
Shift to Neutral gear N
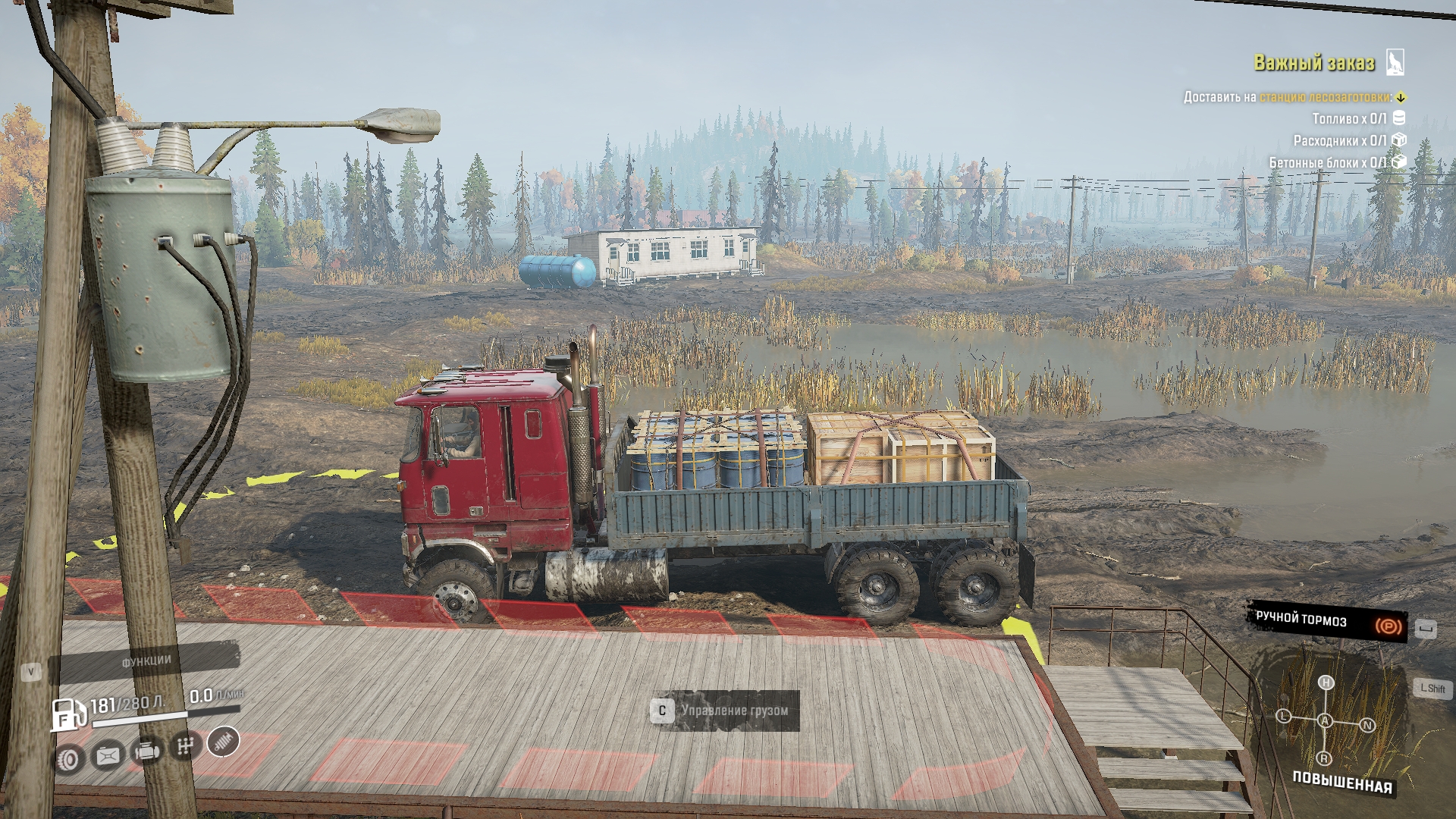coord(1367,725)
